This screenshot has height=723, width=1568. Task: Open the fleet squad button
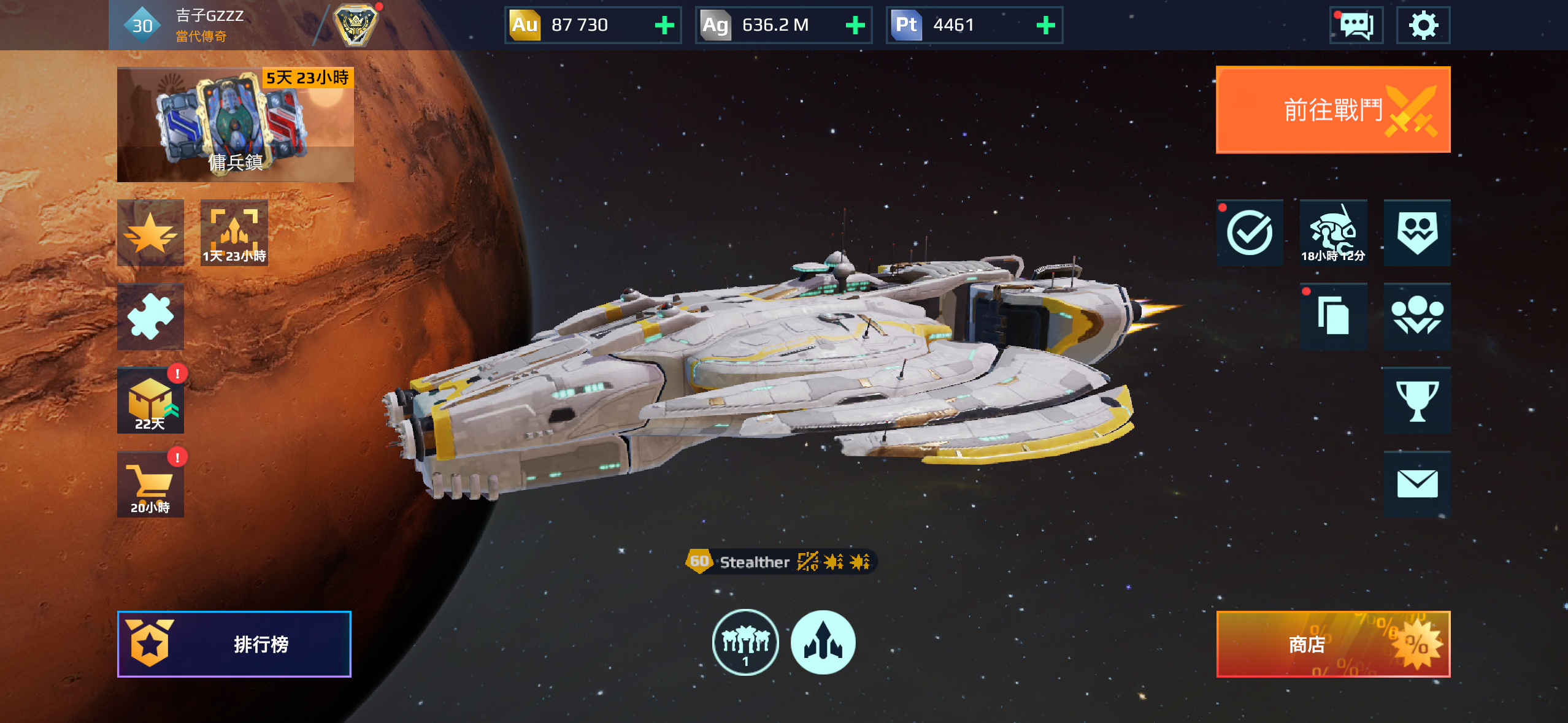[745, 642]
